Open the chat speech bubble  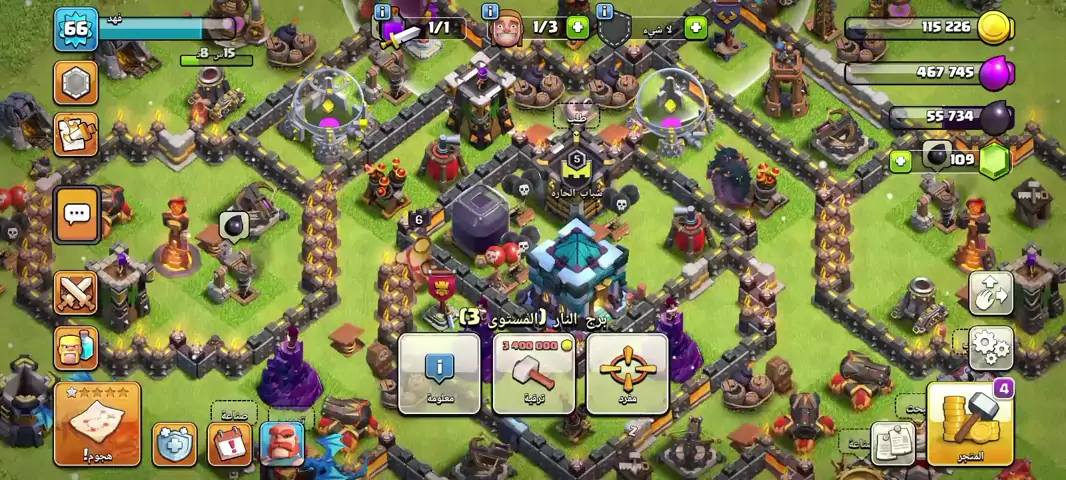click(x=76, y=214)
